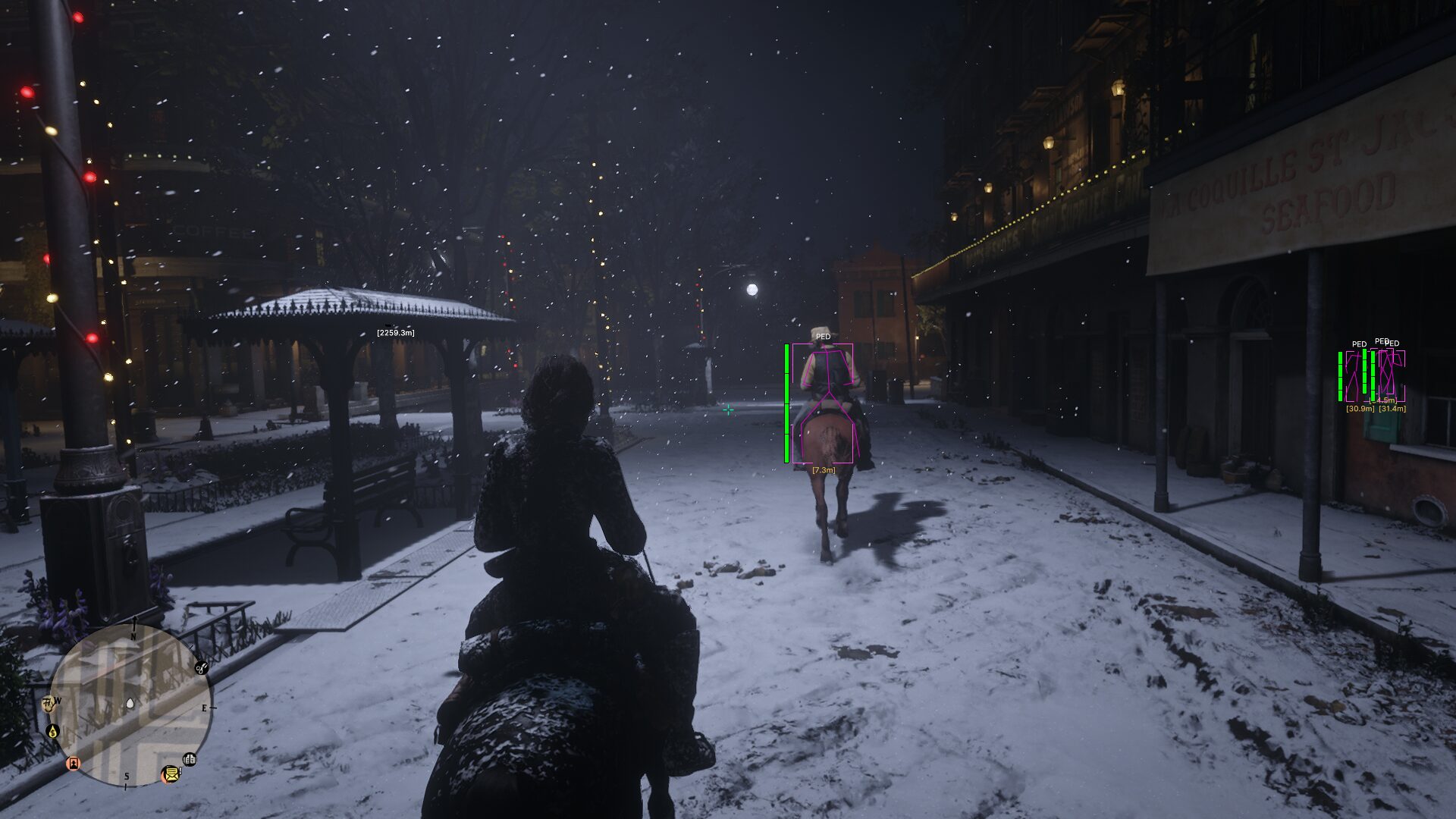Open the circular minimap
Screen dimensions: 1456x819
tap(130, 705)
